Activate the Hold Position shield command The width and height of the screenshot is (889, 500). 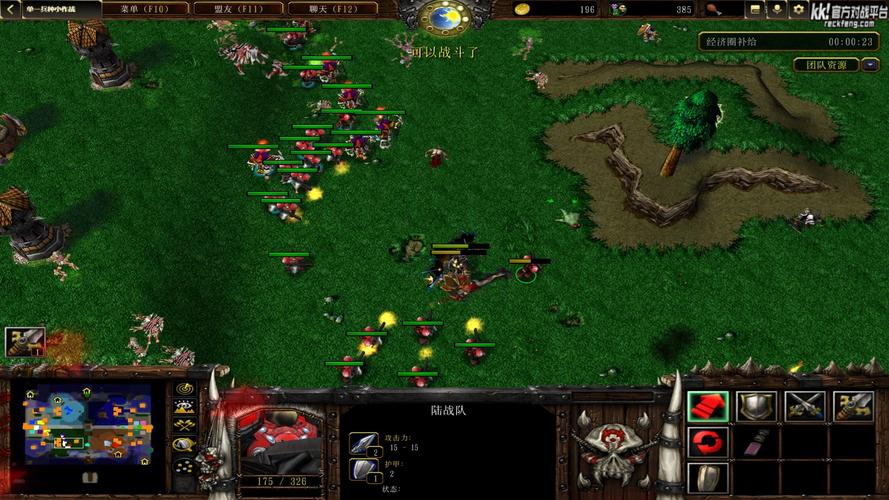[707, 477]
